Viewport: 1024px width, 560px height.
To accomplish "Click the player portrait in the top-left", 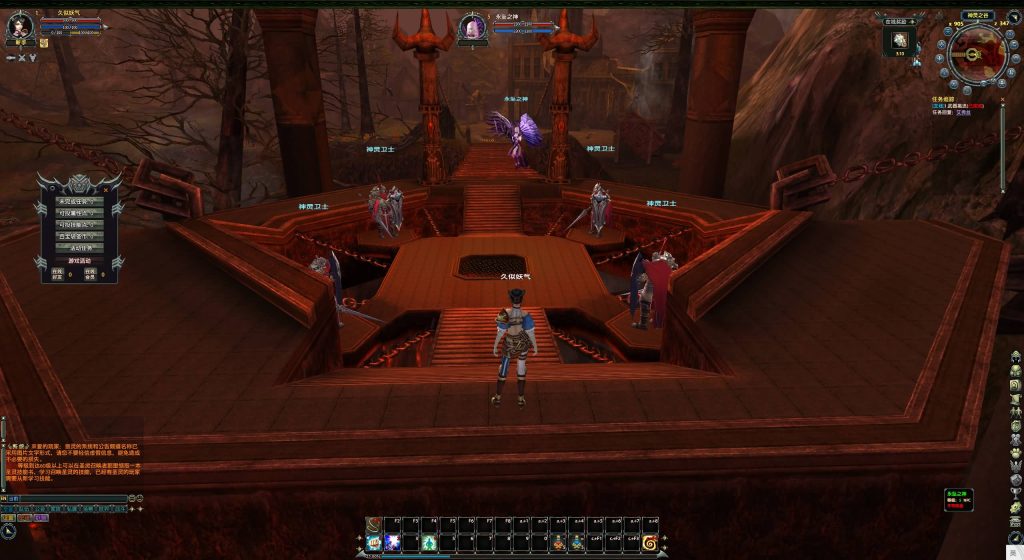I will click(21, 26).
